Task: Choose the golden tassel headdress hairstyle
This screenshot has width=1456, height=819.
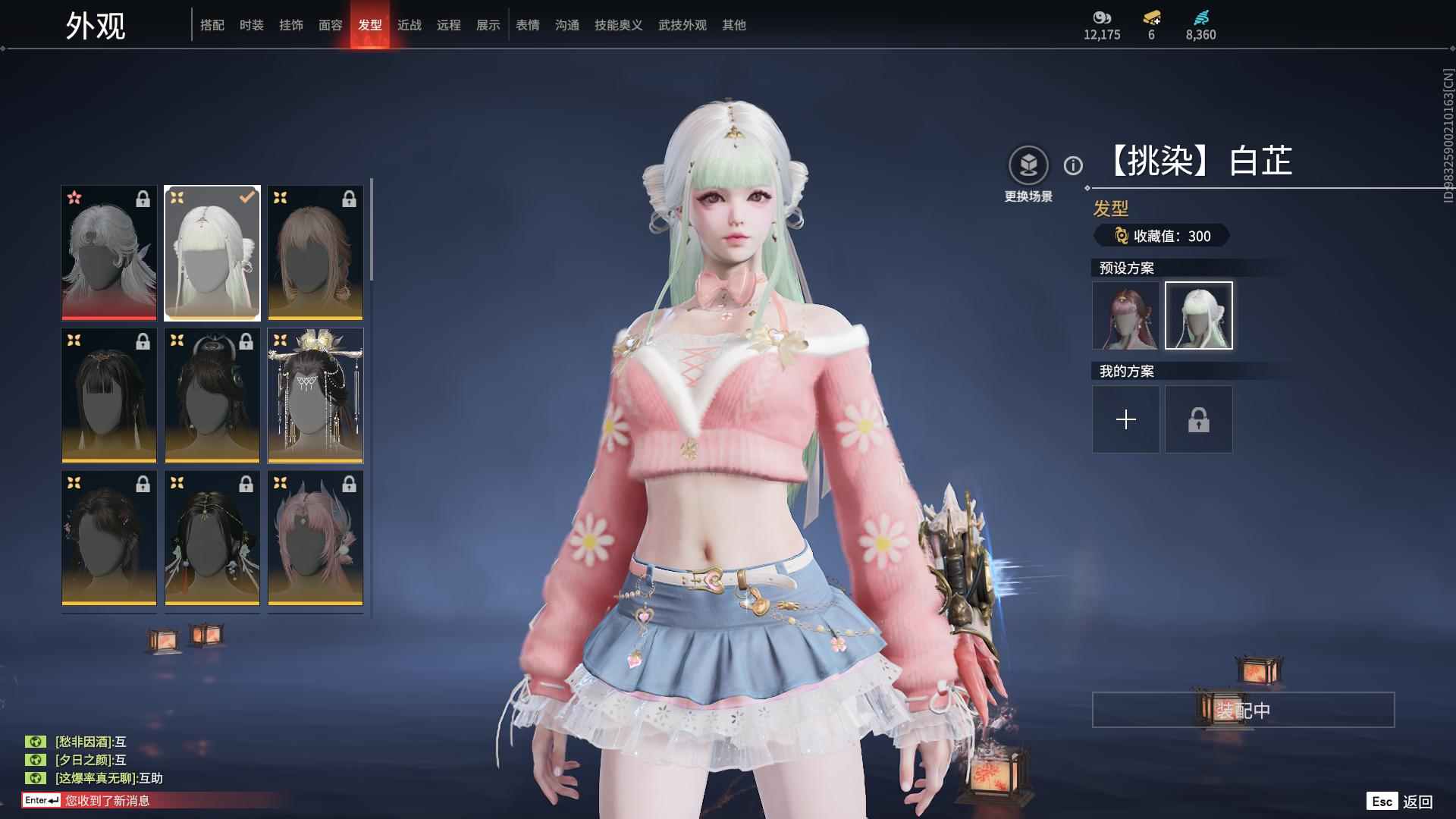Action: [x=315, y=395]
